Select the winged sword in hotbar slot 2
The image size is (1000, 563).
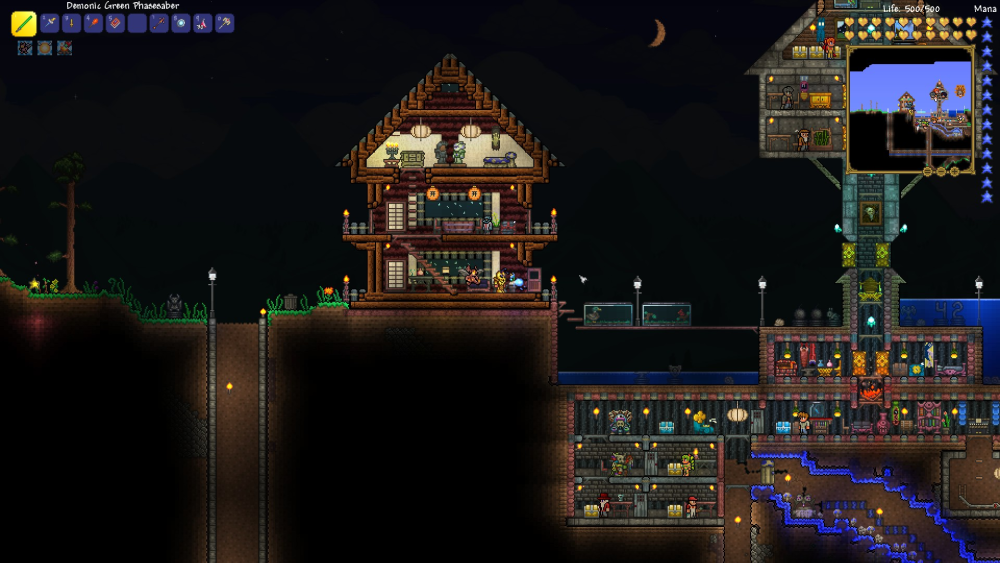49,22
